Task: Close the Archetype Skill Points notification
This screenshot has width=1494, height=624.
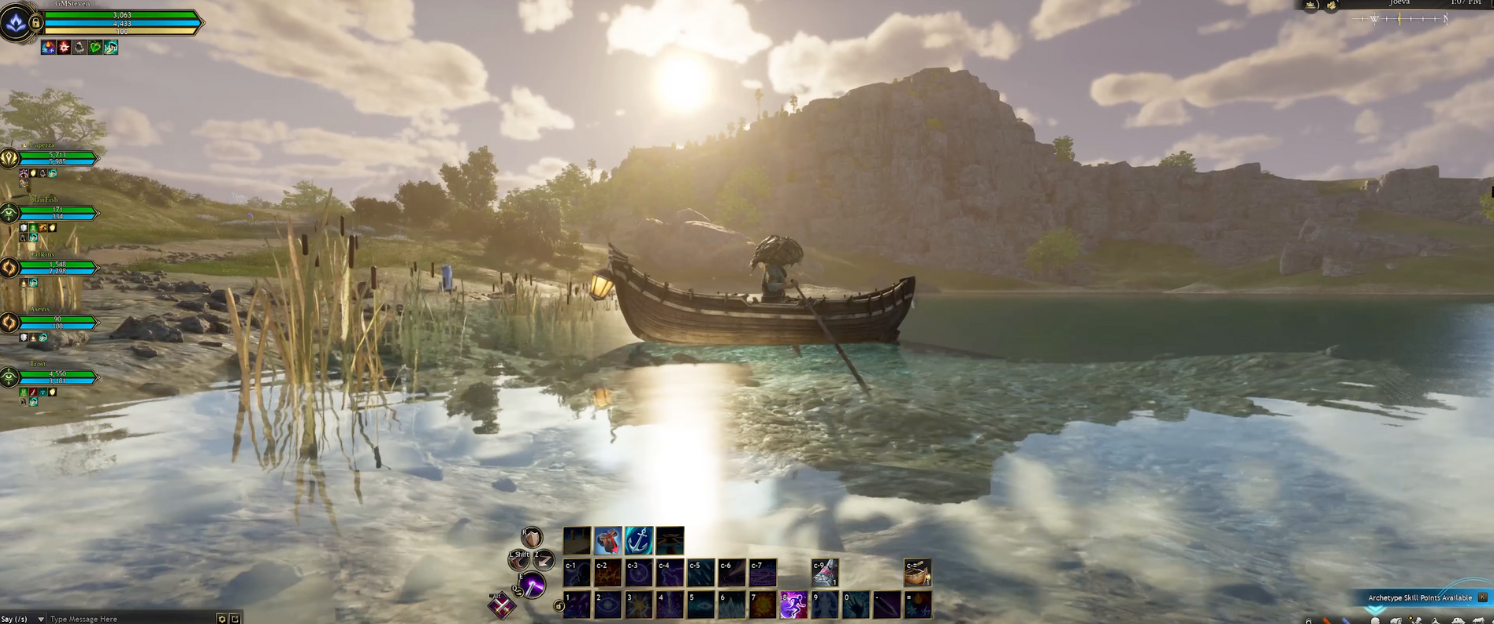Action: click(x=1483, y=597)
